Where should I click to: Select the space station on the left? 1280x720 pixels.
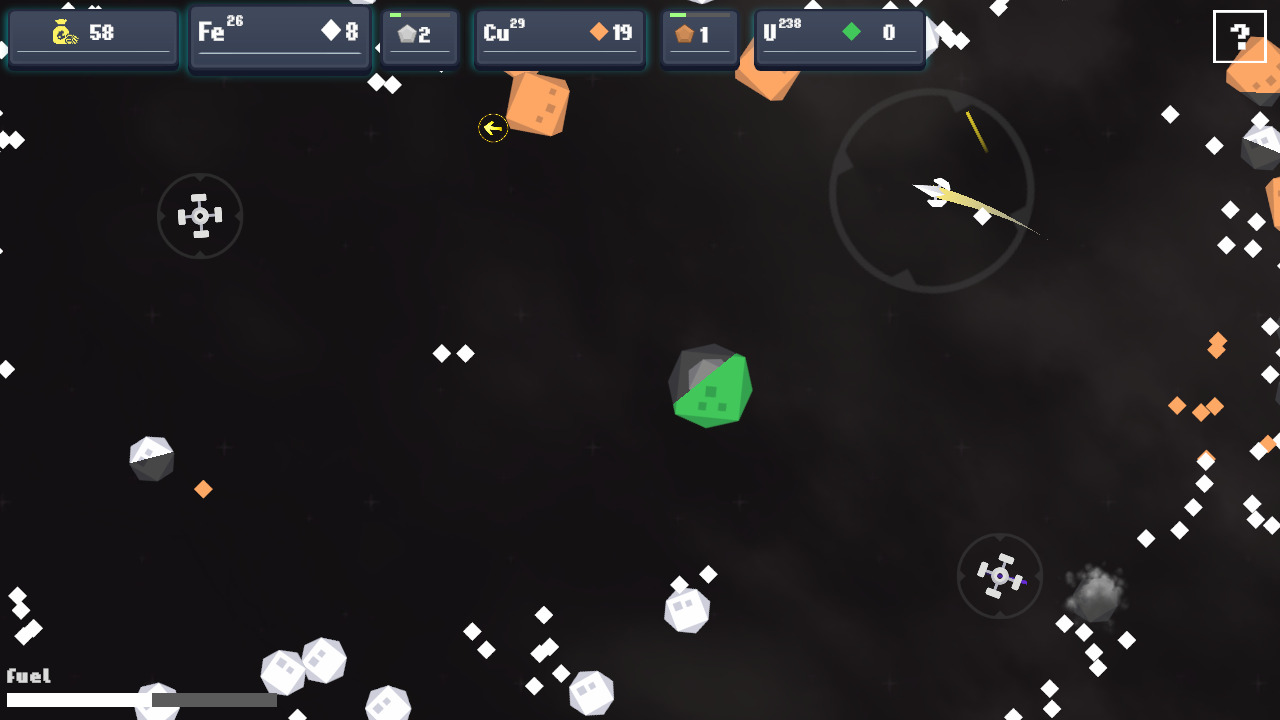[x=200, y=215]
